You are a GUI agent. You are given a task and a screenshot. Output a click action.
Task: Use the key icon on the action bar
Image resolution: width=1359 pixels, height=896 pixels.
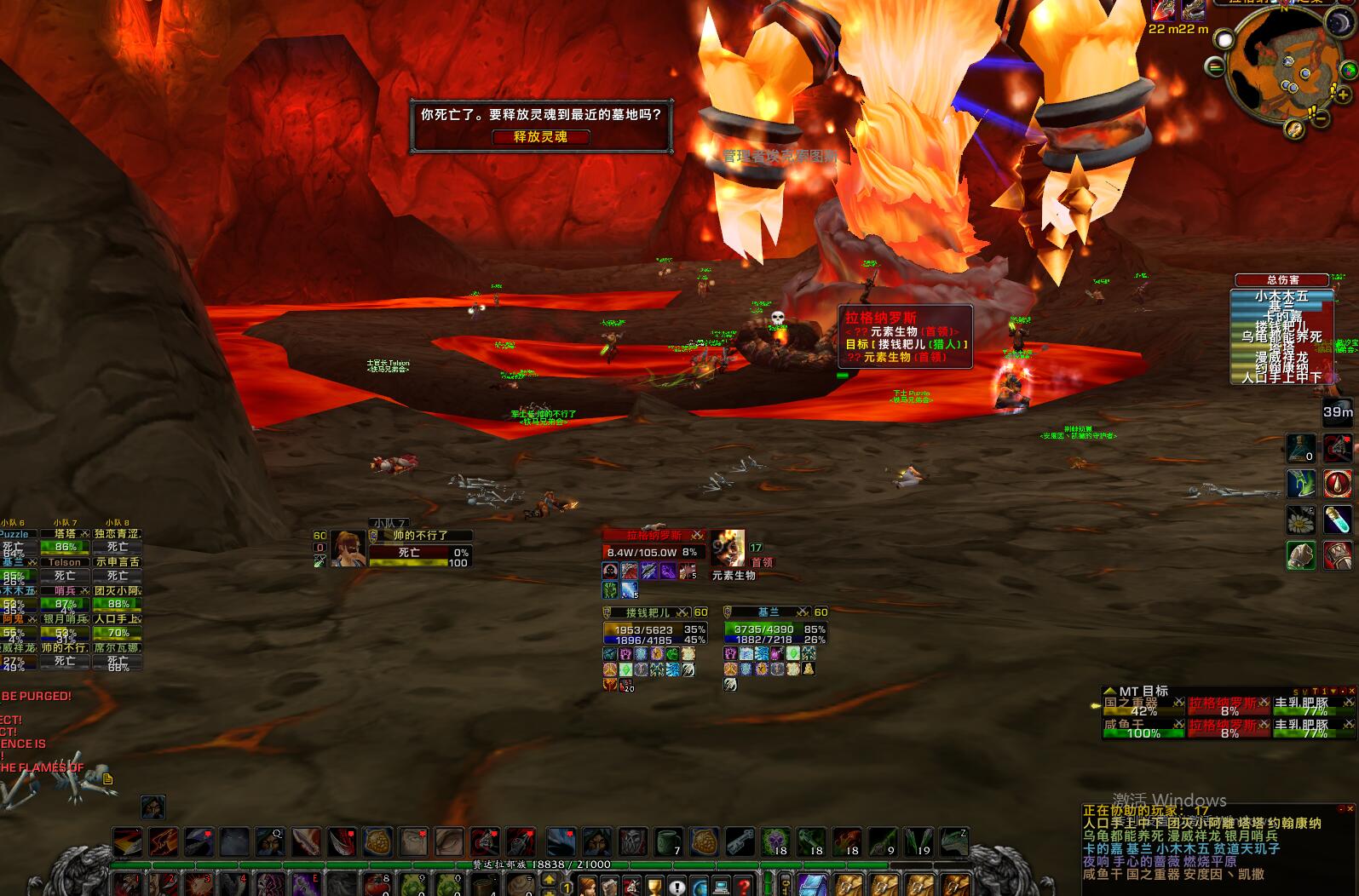[740, 841]
